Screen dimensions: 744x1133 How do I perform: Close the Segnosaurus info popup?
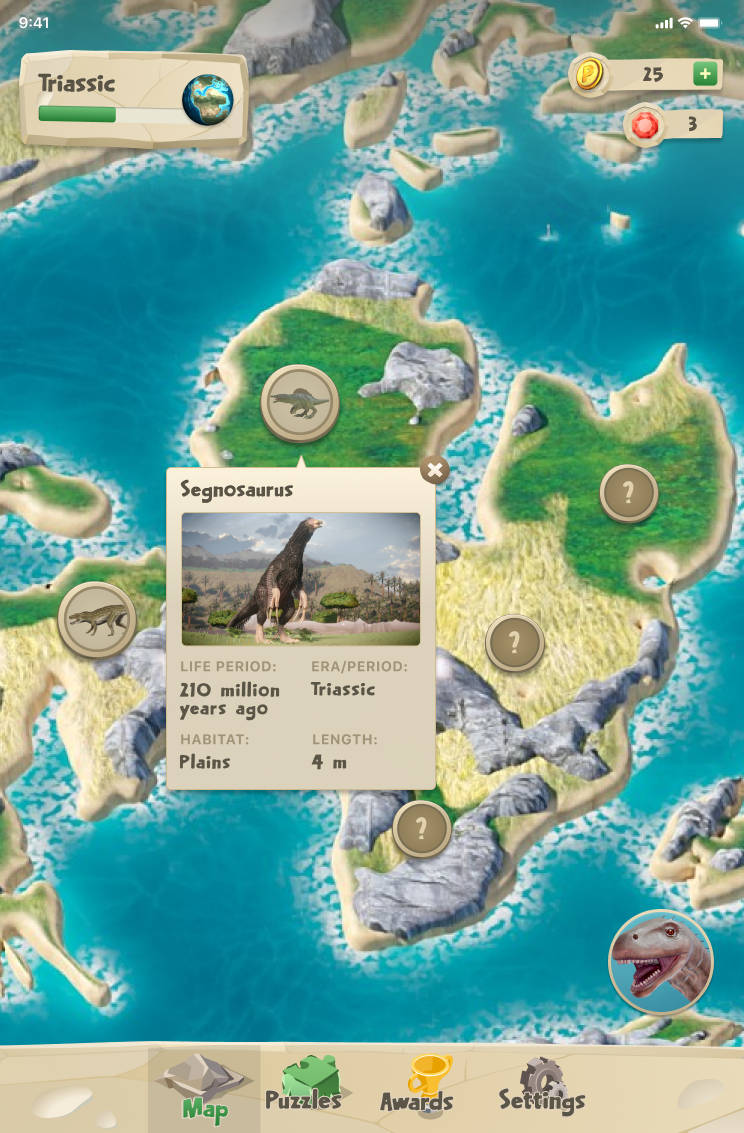(434, 469)
